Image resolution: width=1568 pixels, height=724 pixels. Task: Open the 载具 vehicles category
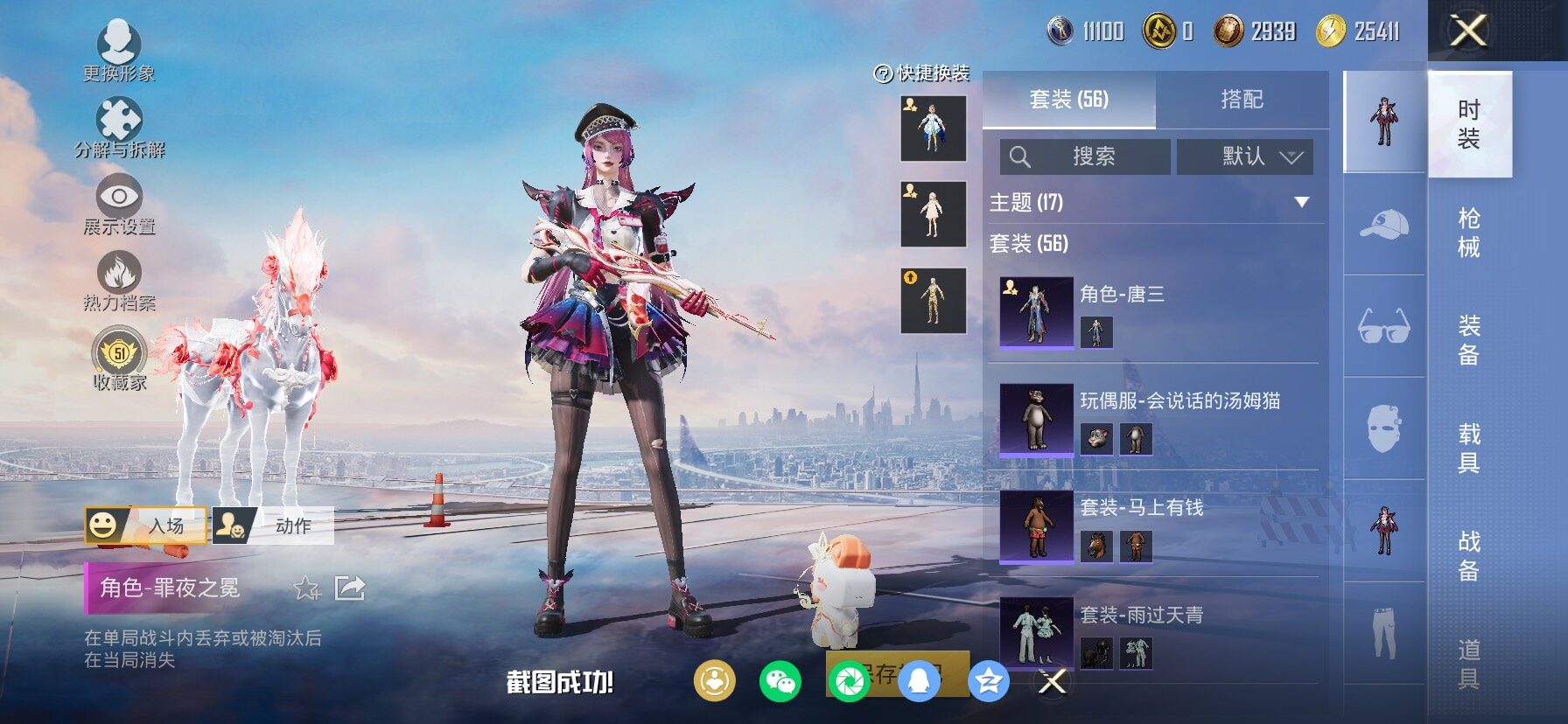tap(1469, 448)
